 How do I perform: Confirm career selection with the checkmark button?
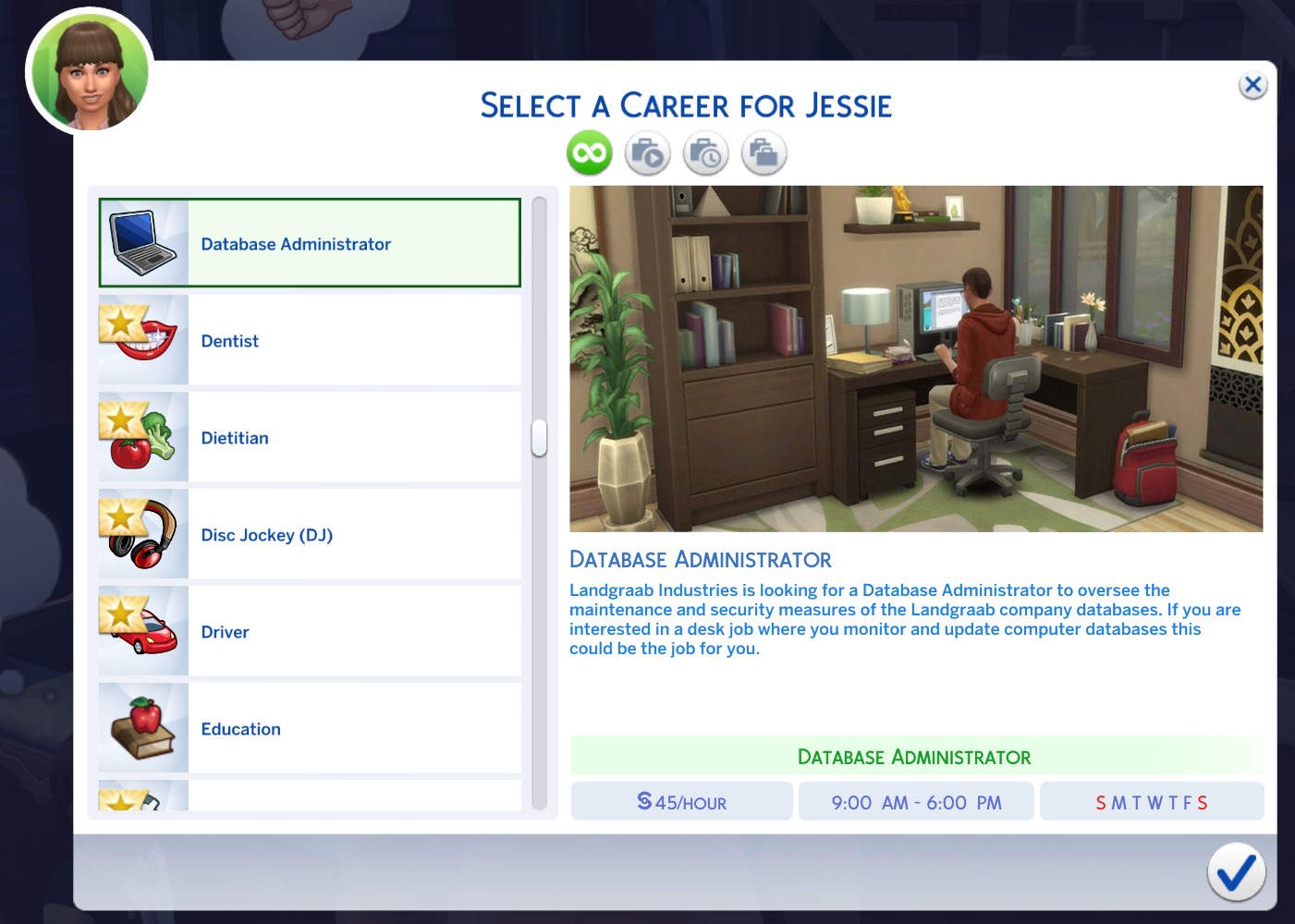point(1236,871)
